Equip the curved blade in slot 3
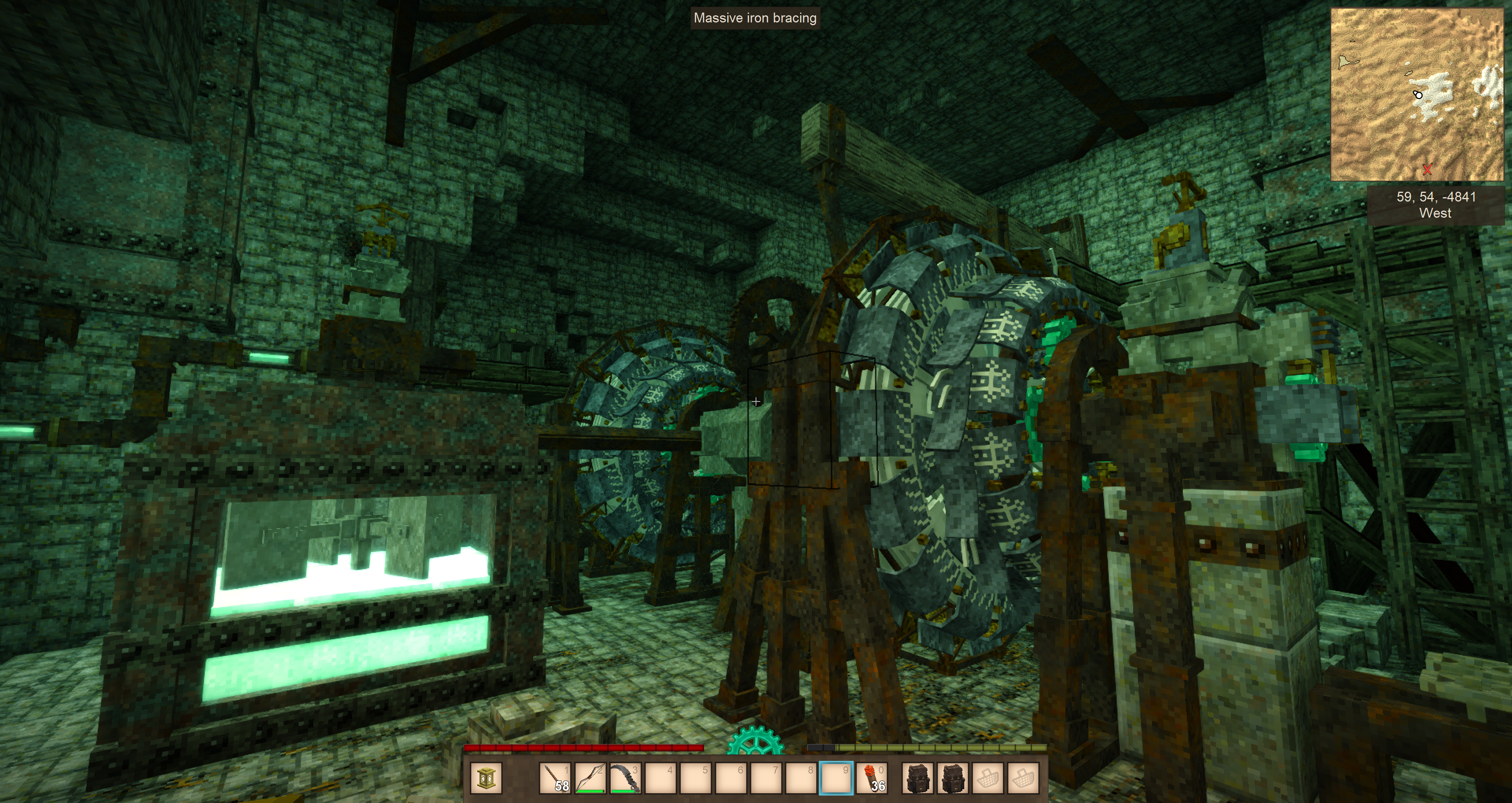 (x=625, y=778)
